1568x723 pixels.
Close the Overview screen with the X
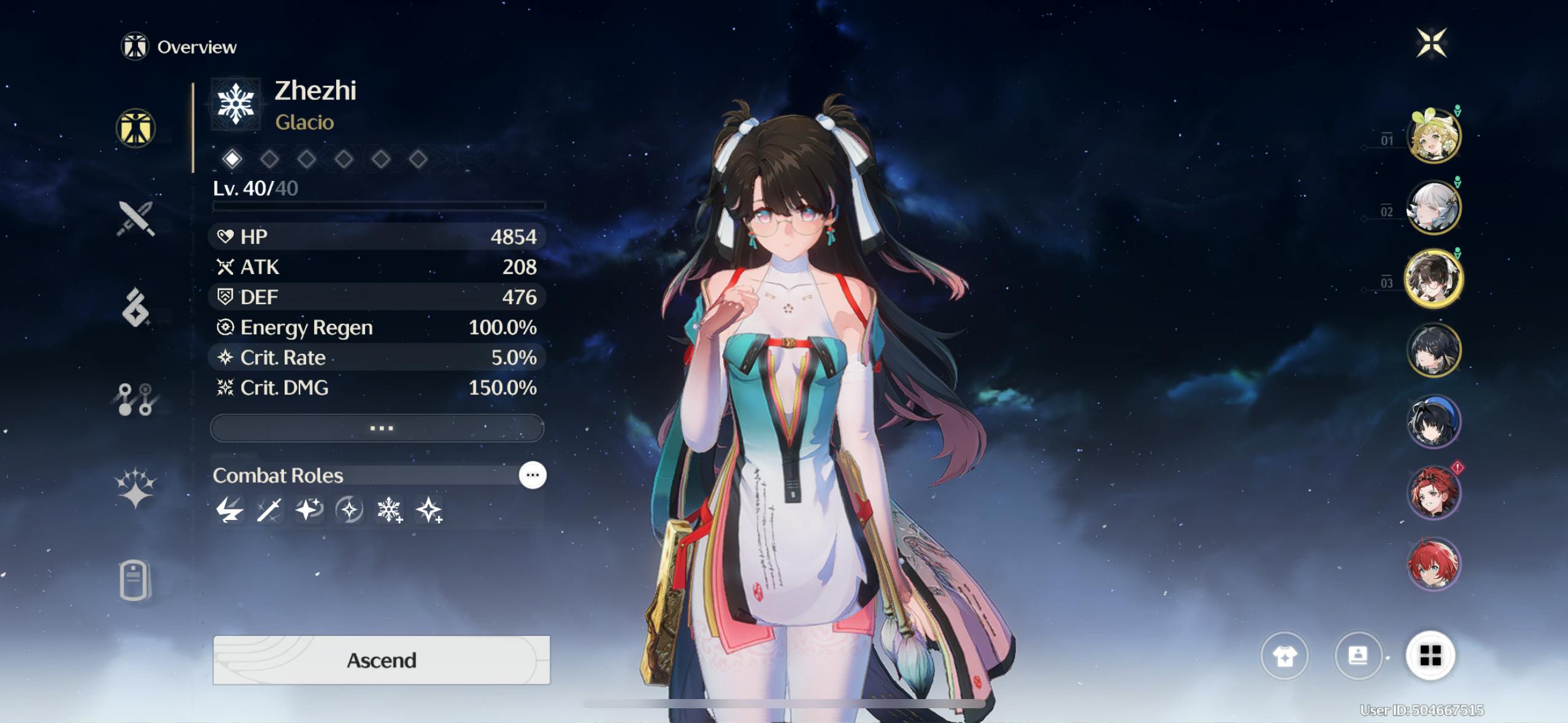coord(1431,43)
